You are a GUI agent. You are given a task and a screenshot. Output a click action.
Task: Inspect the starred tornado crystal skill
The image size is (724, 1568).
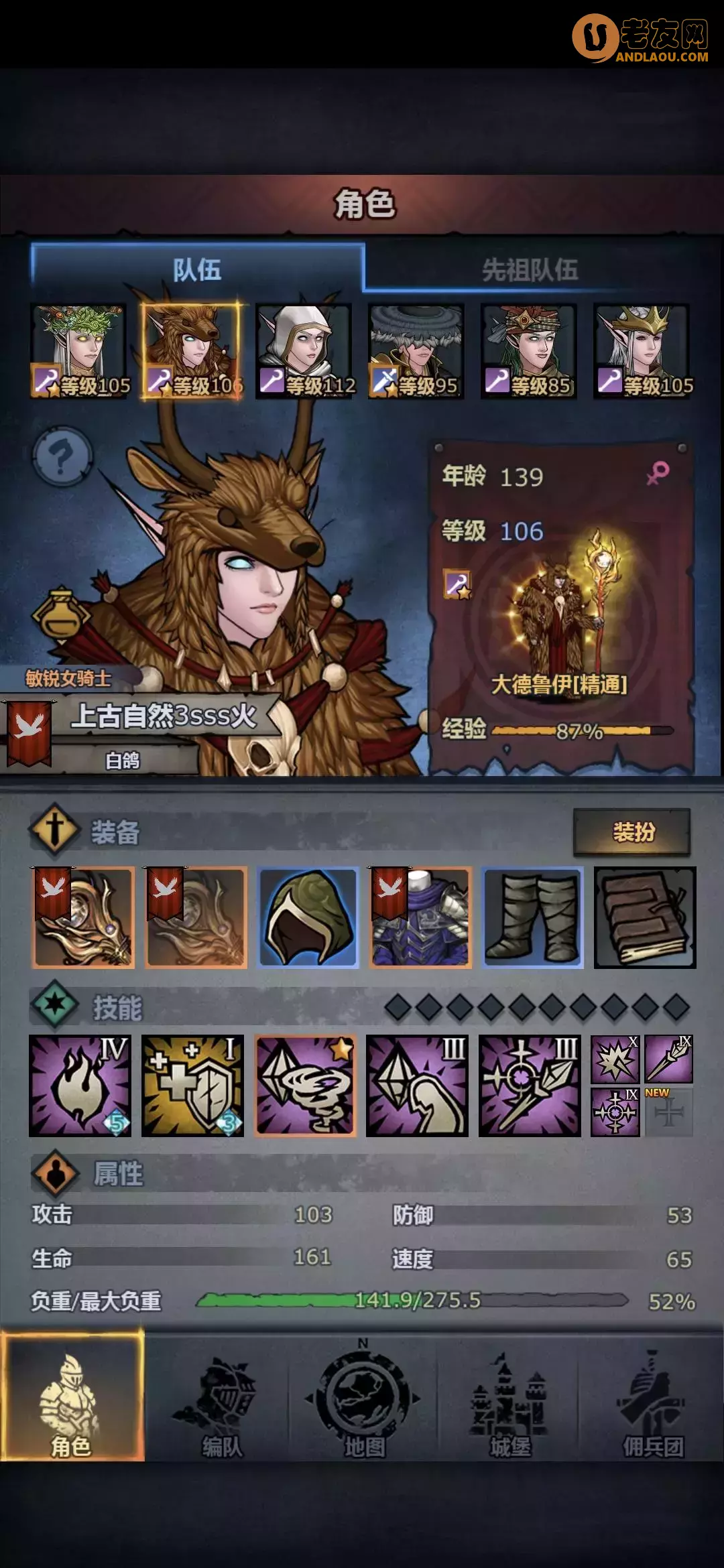(306, 1086)
